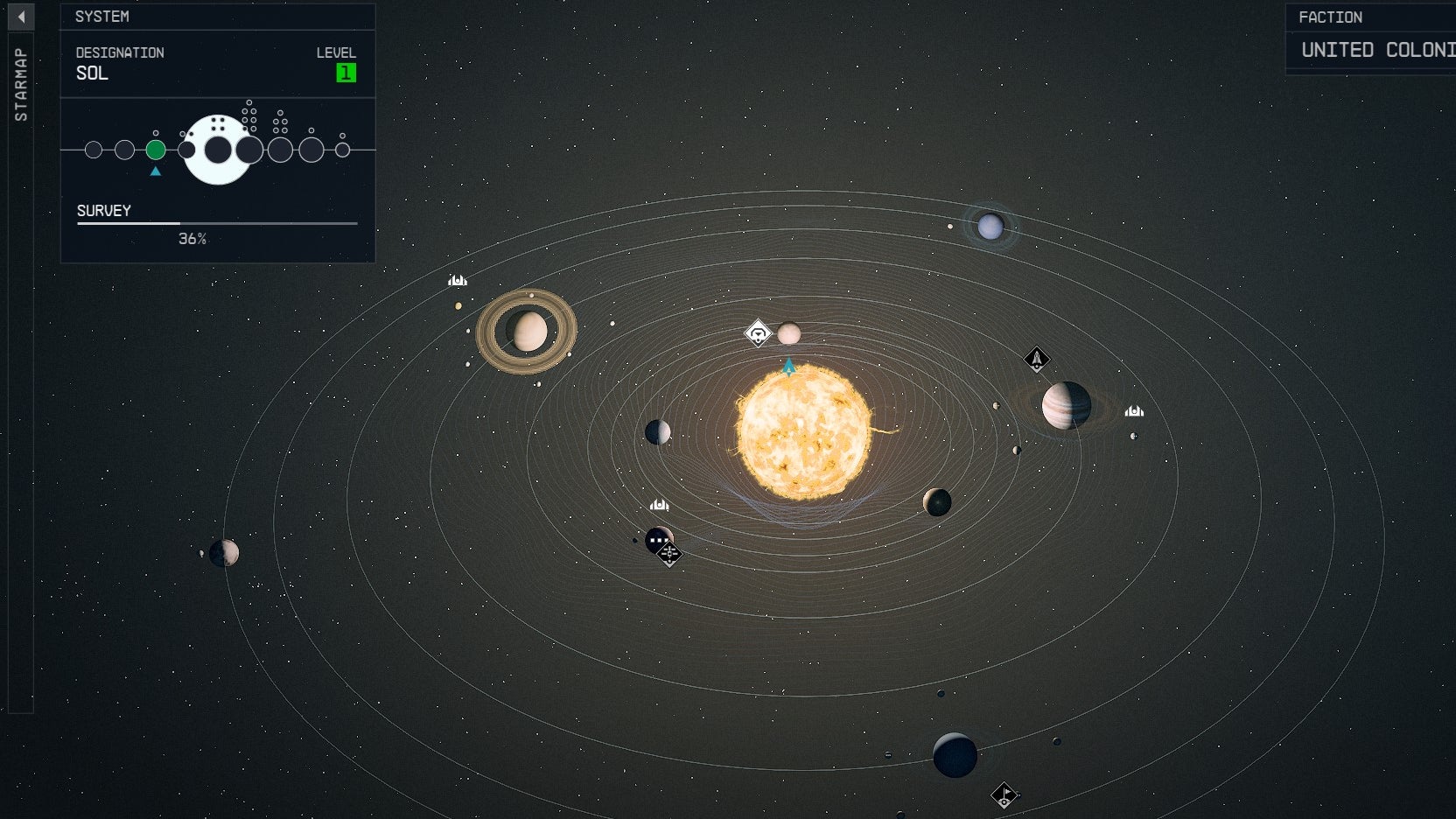Select the largest planet circle in the system strip
The height and width of the screenshot is (819, 1456).
tap(217, 150)
